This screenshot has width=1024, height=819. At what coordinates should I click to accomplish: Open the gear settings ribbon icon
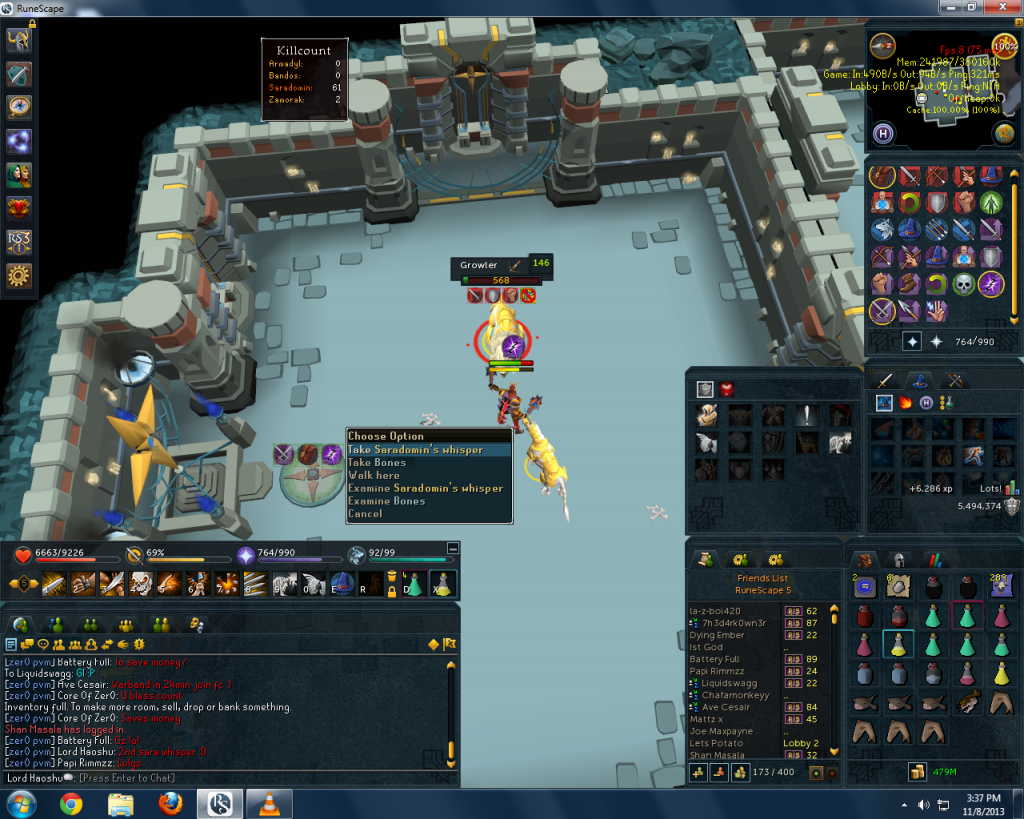[19, 276]
